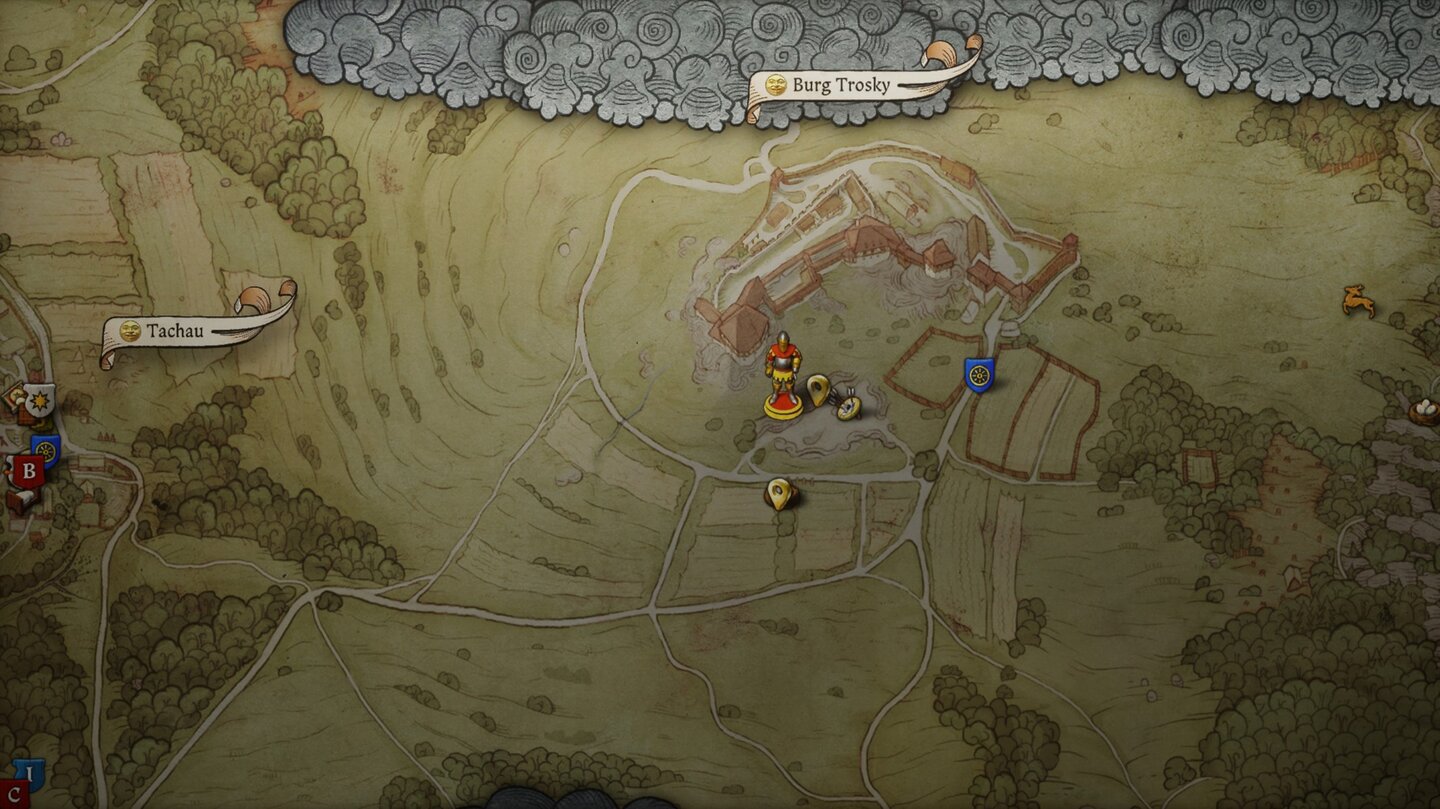This screenshot has height=809, width=1440.
Task: Select the red B quest shield
Action: (x=28, y=472)
